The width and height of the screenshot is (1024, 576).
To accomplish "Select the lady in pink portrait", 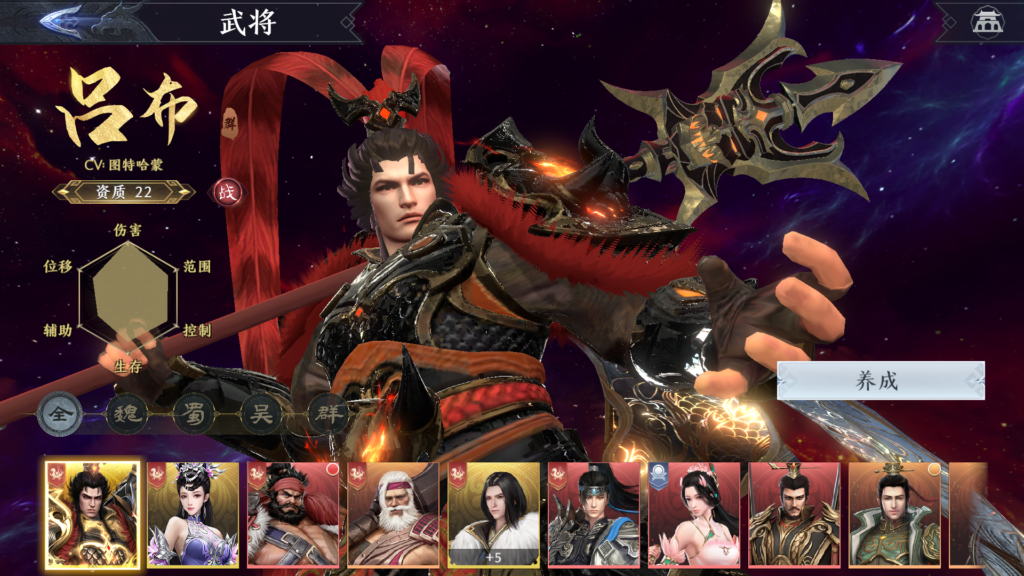I will point(694,514).
